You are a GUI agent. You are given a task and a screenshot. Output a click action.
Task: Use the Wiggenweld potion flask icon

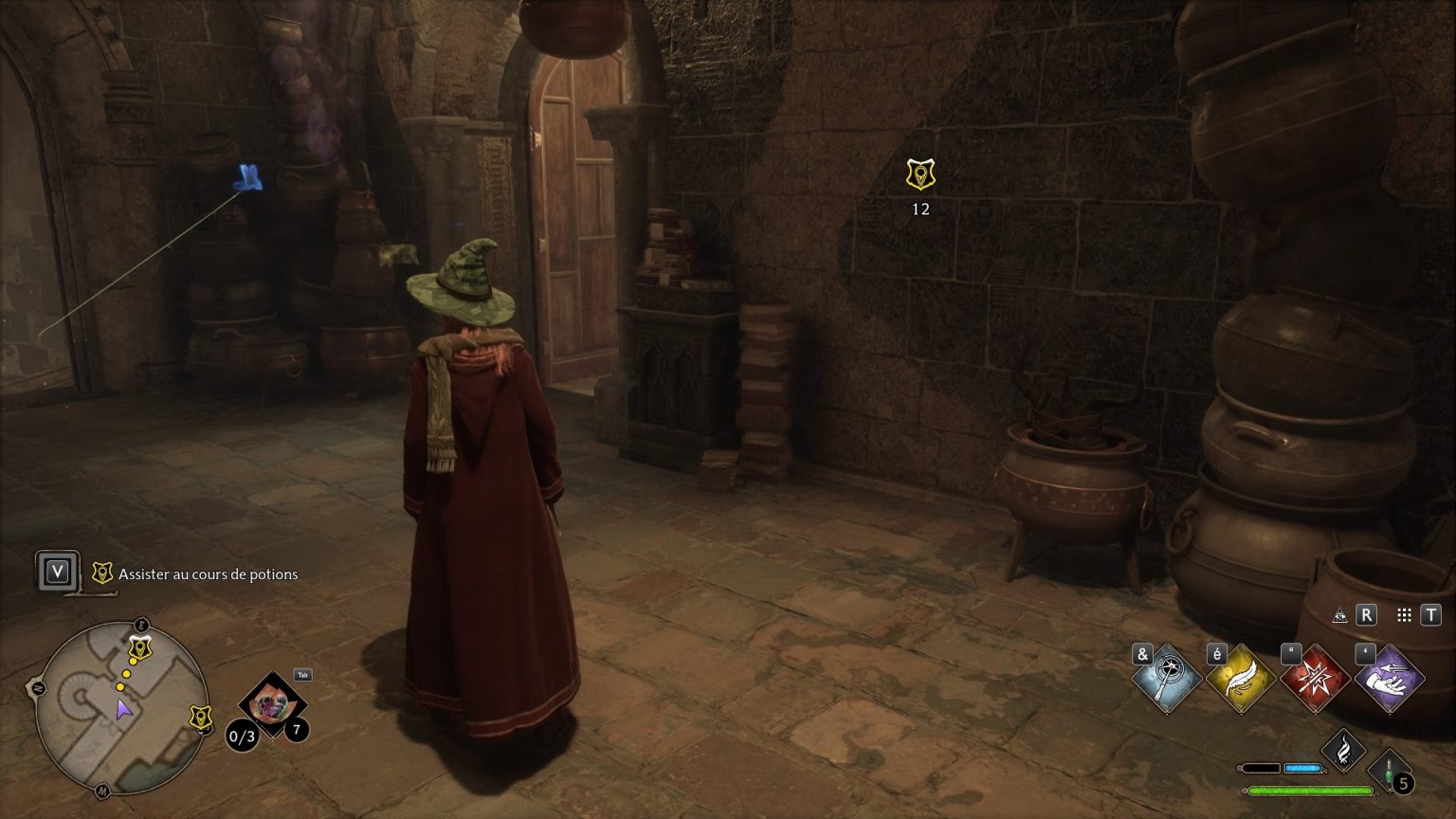click(x=1390, y=770)
